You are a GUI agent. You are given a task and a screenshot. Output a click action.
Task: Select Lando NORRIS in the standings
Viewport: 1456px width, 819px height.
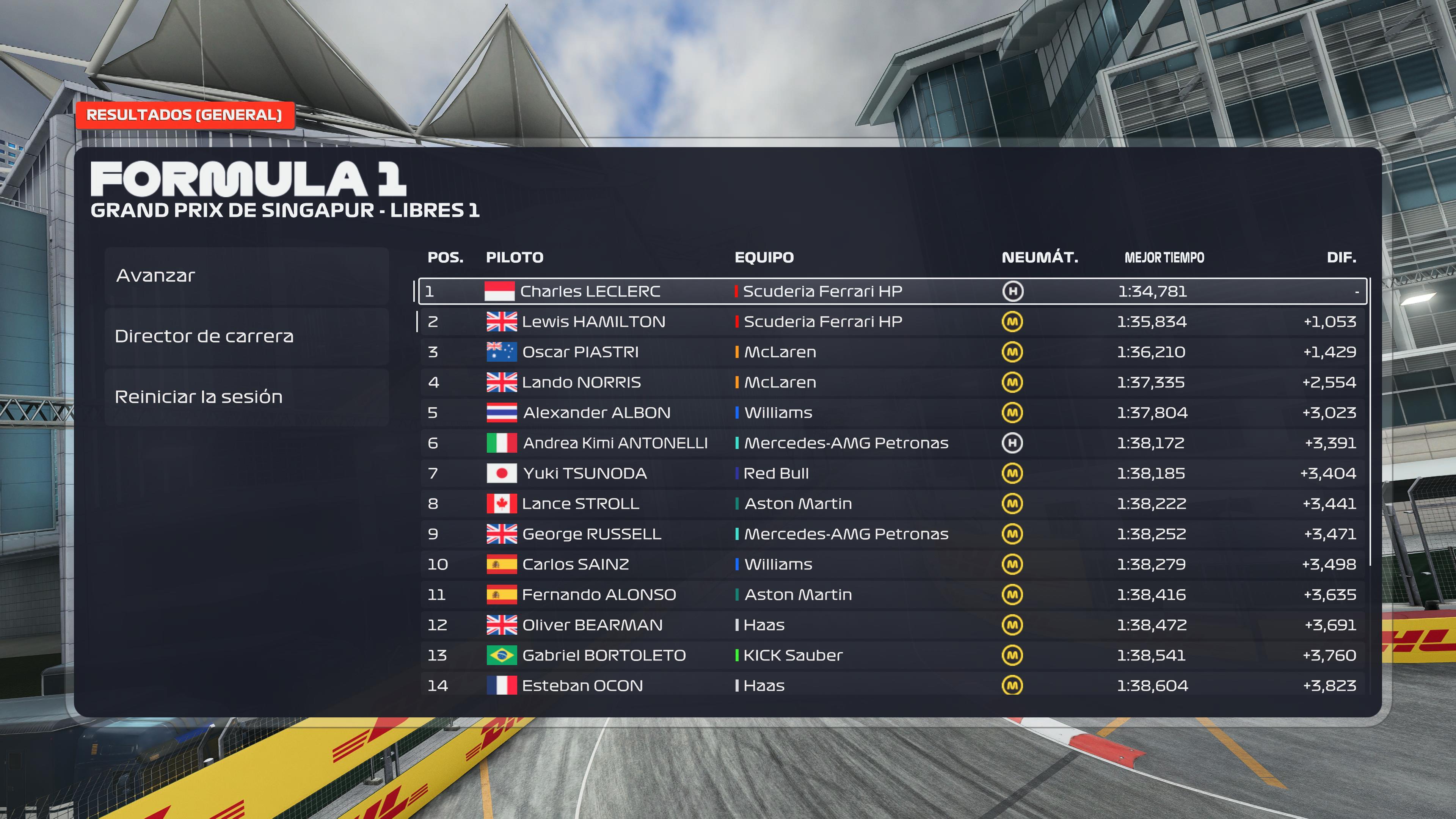coord(892,382)
